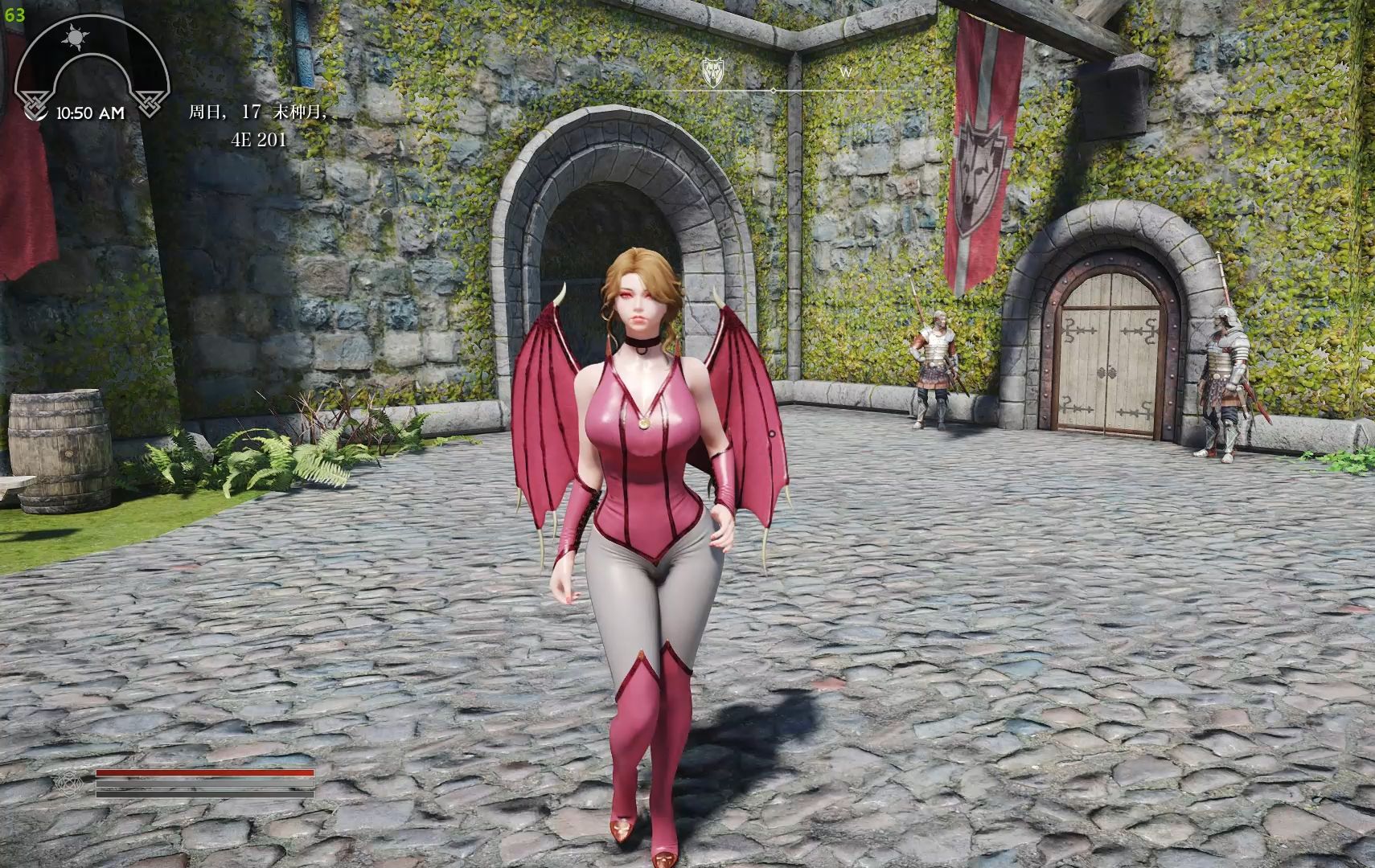
Task: Select the sun dial clock widget
Action: tap(91, 67)
